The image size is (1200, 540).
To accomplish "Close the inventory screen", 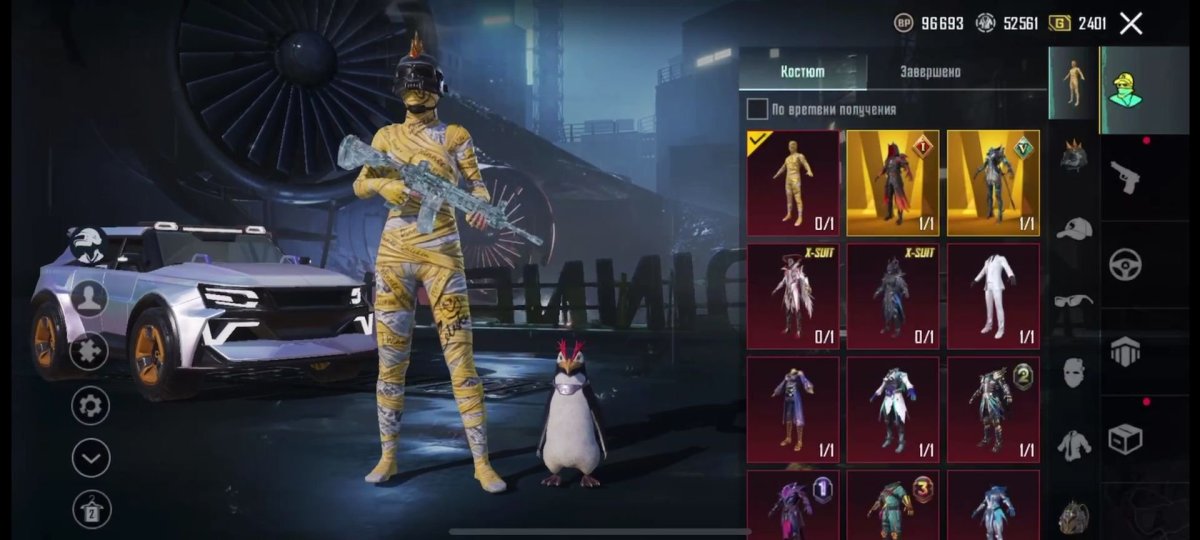I will tap(1131, 23).
